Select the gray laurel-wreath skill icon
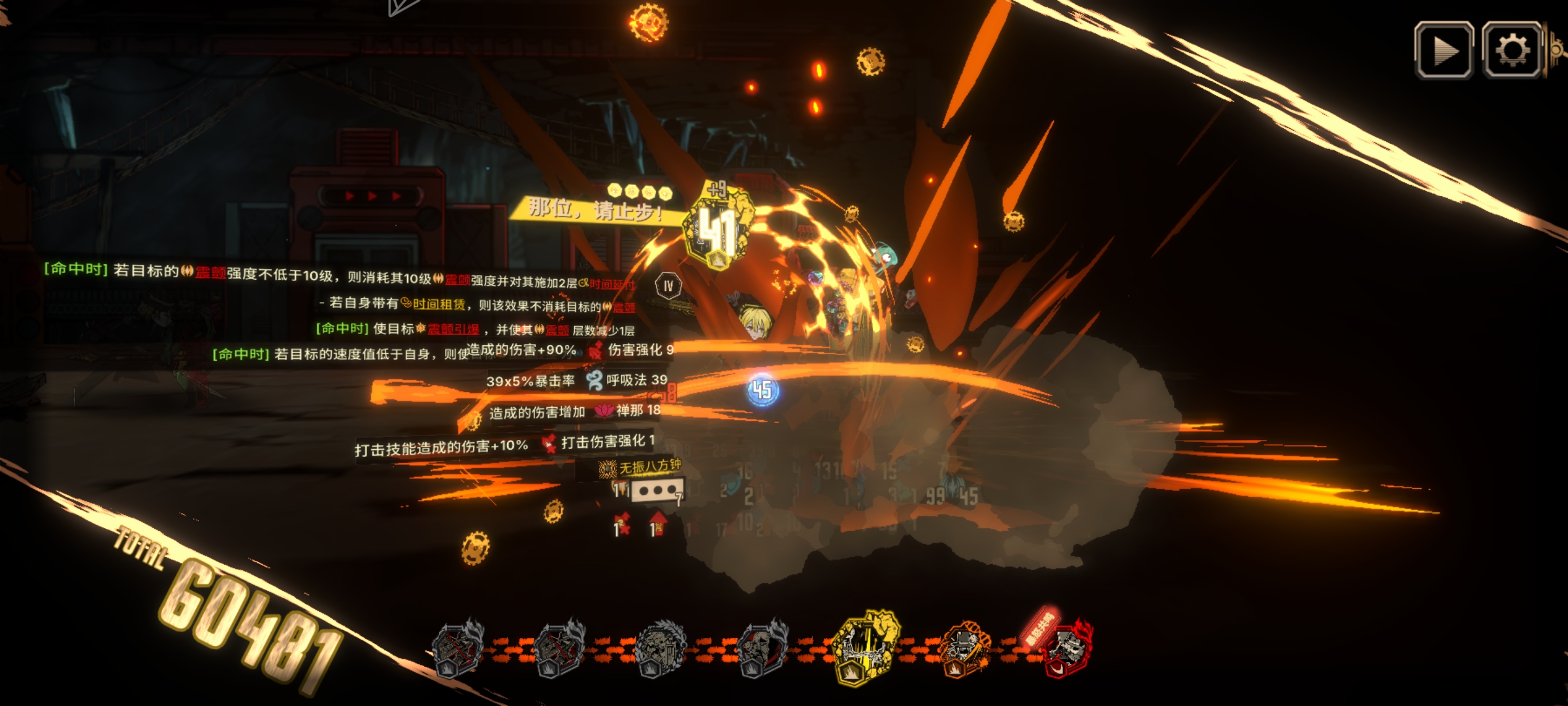Viewport: 1568px width, 706px height. (660, 648)
